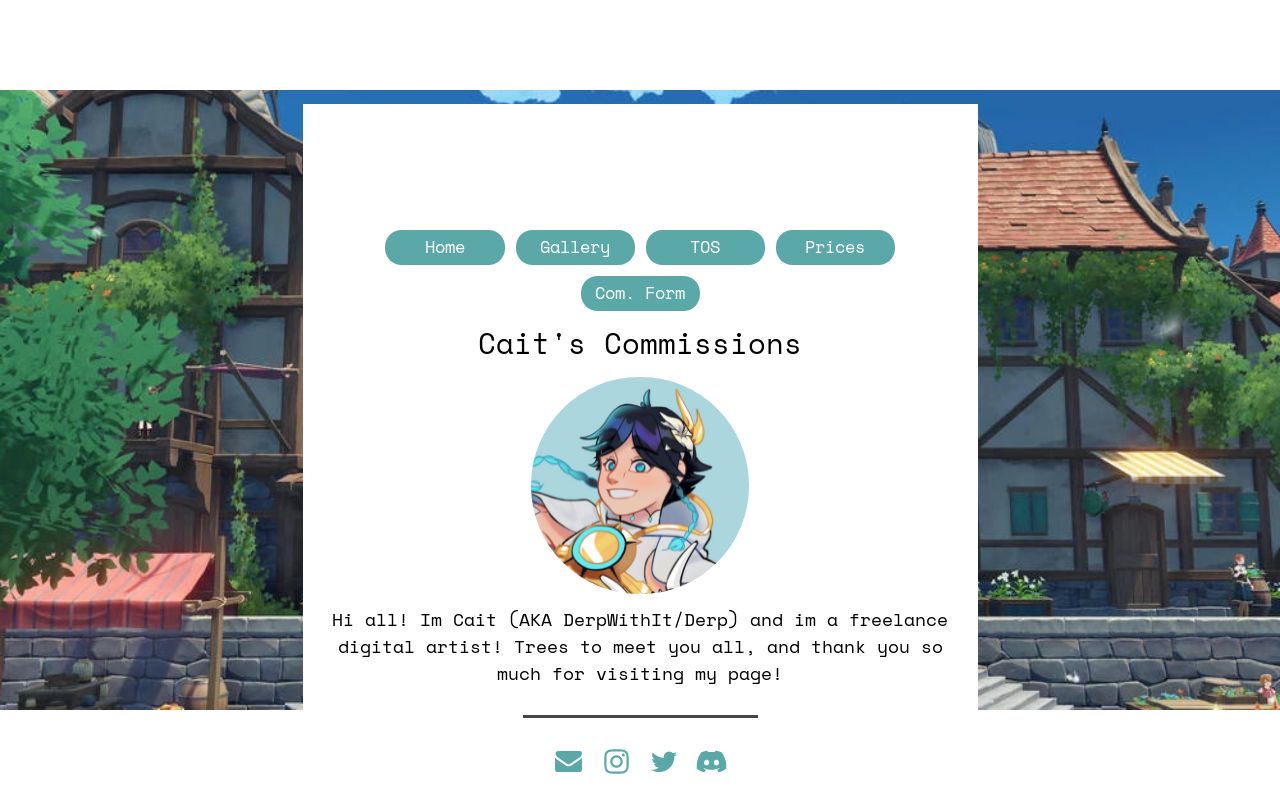Switch to the Gallery tab
This screenshot has height=800, width=1280.
click(575, 247)
